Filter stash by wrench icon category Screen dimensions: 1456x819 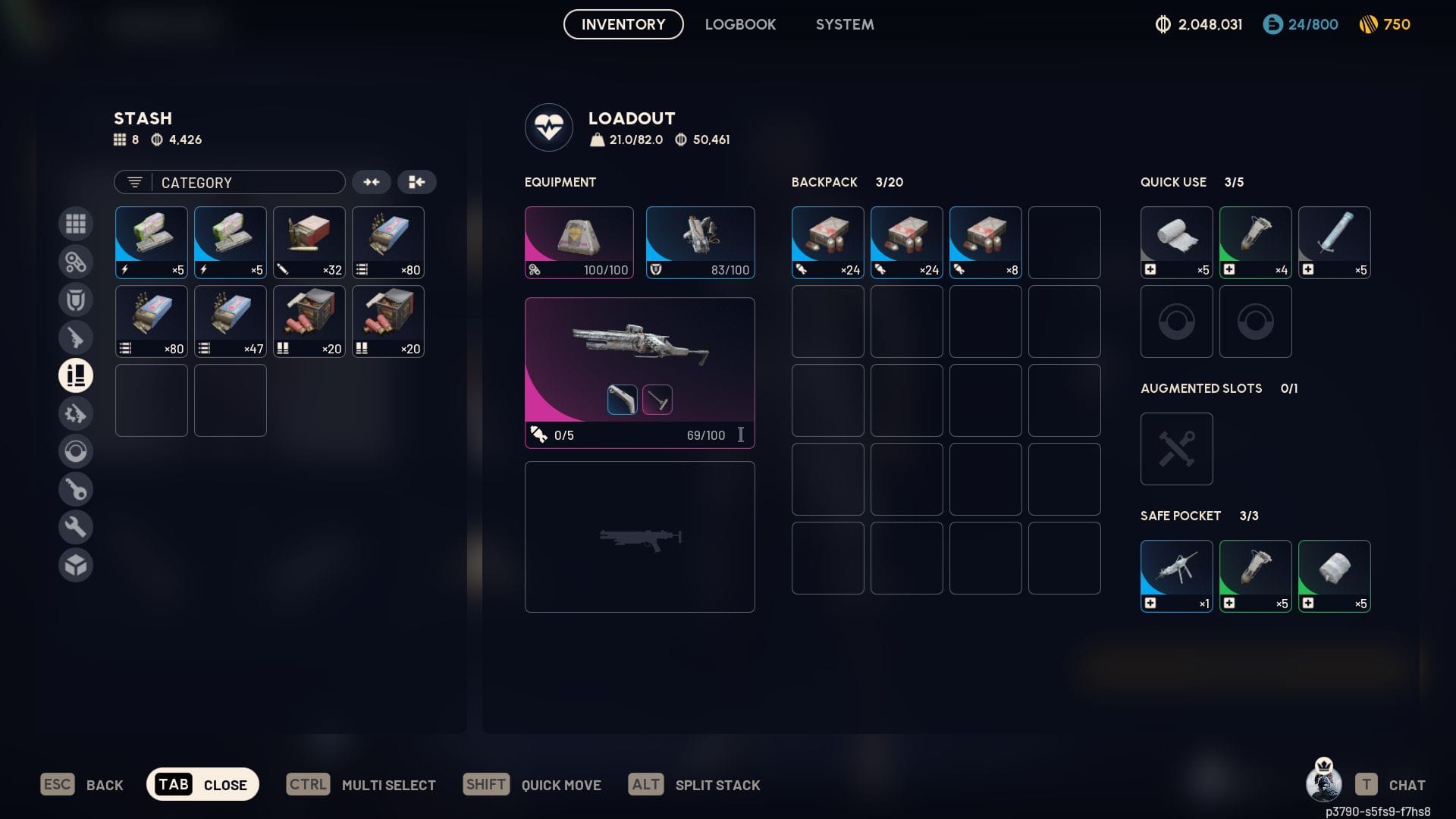[x=76, y=527]
